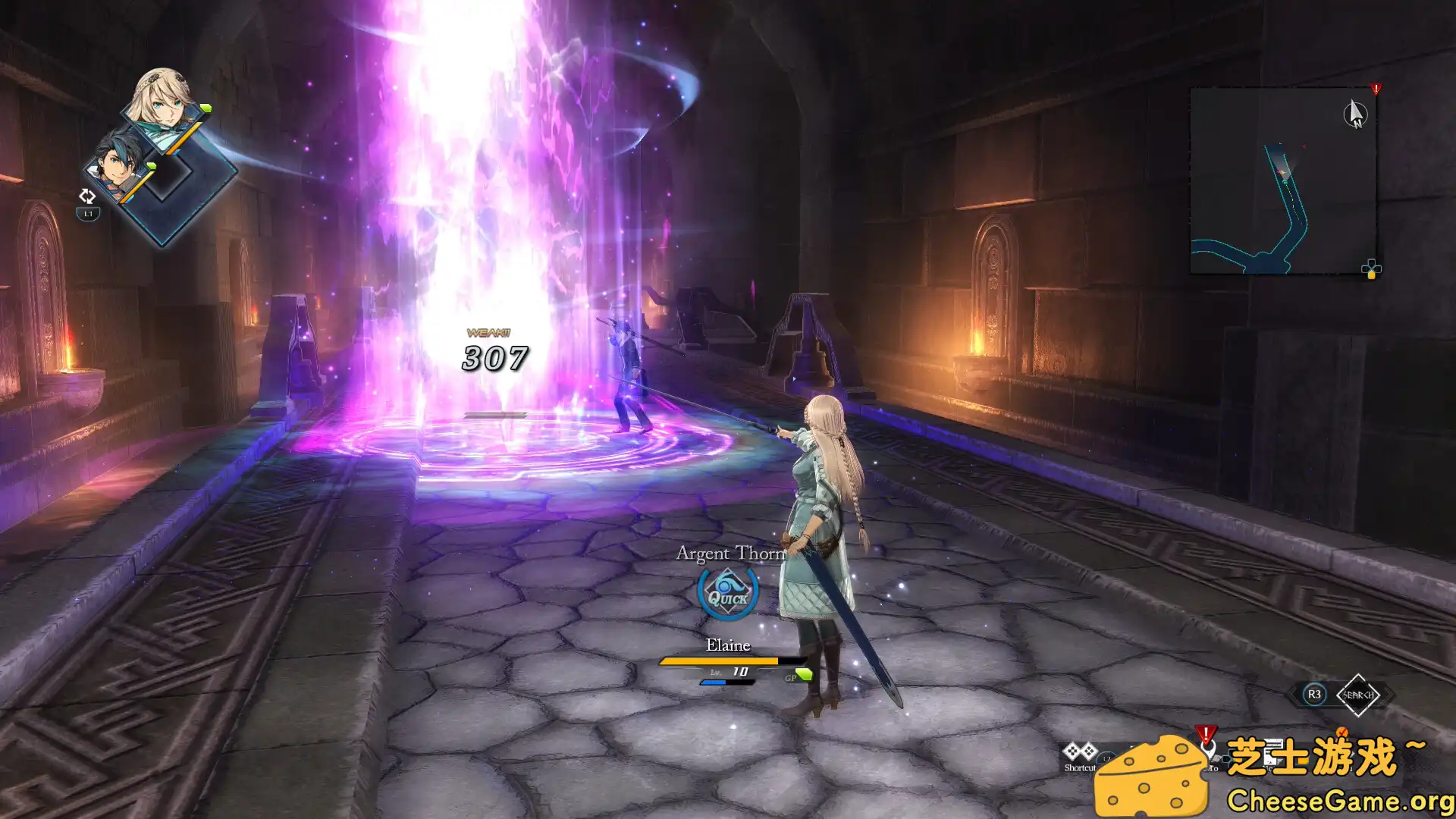Click the compass needle on the minimap

click(x=1355, y=112)
